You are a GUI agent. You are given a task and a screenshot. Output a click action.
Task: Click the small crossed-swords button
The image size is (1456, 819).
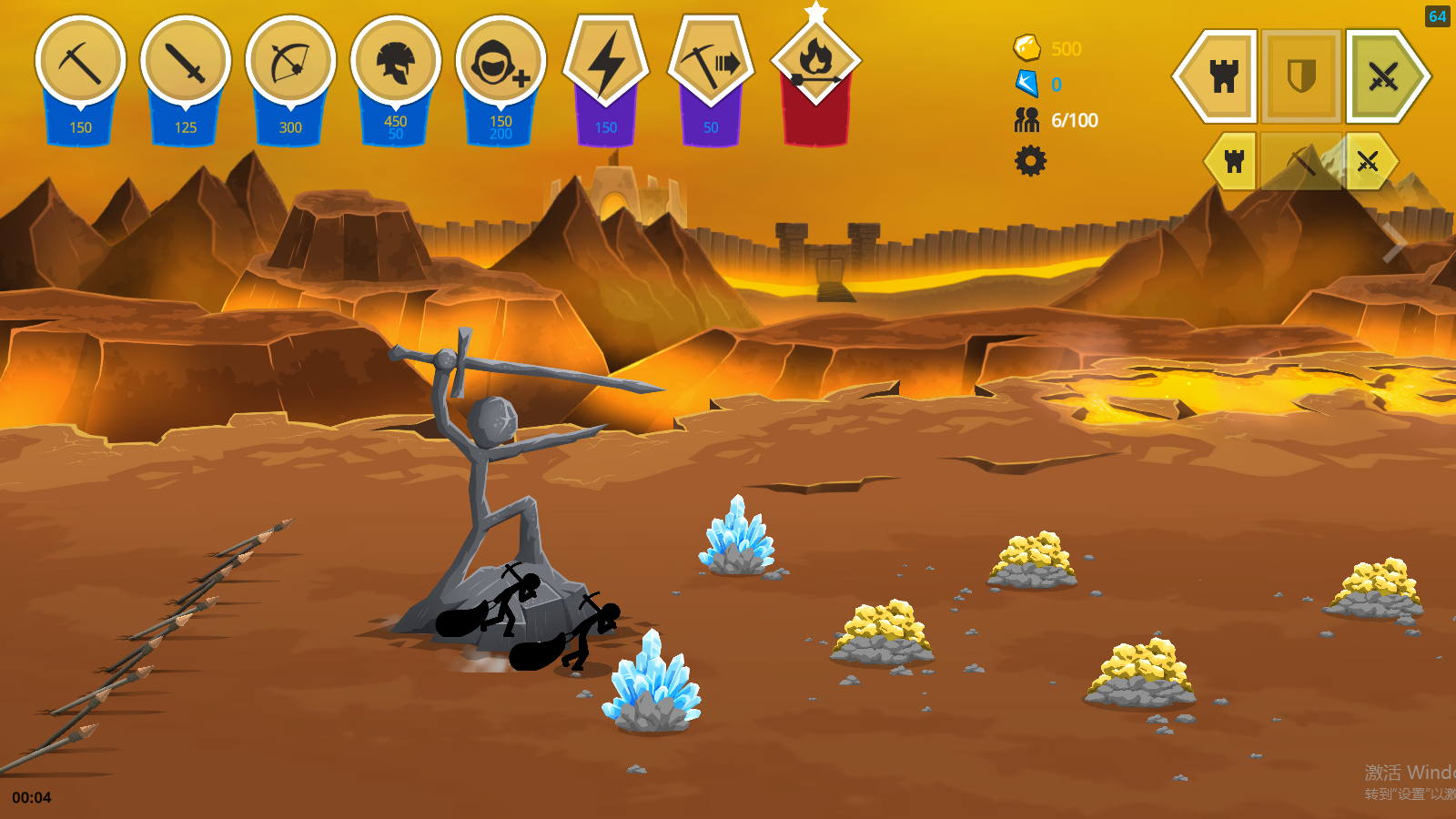(x=1368, y=162)
